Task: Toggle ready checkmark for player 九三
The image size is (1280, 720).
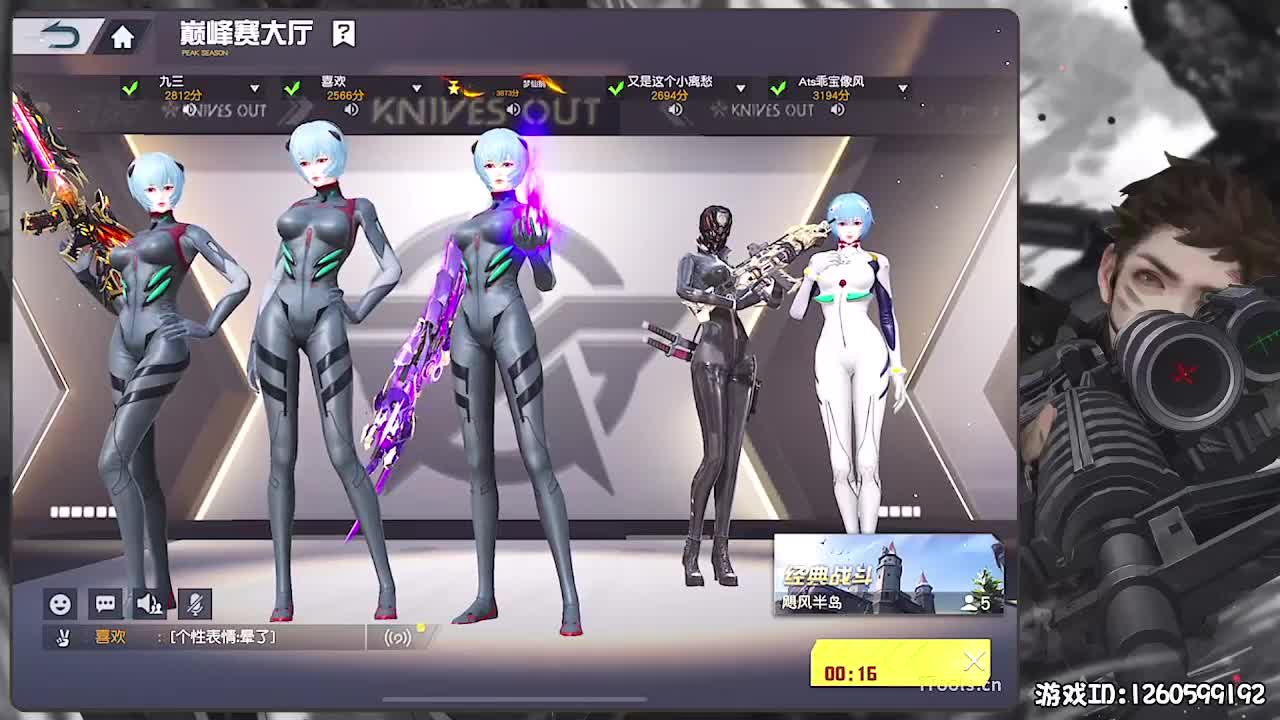Action: [x=129, y=88]
